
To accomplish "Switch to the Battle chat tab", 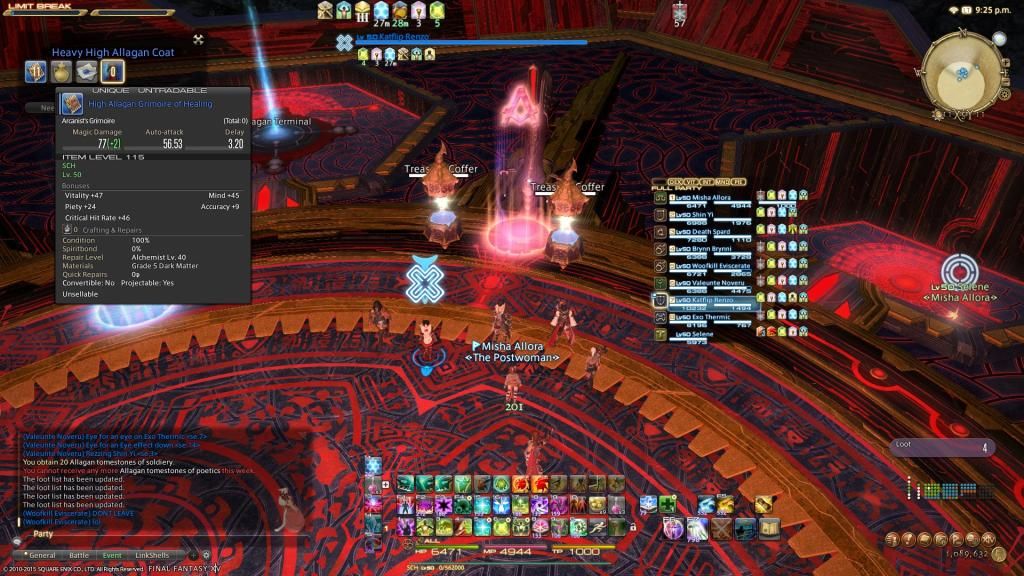I will click(x=78, y=555).
